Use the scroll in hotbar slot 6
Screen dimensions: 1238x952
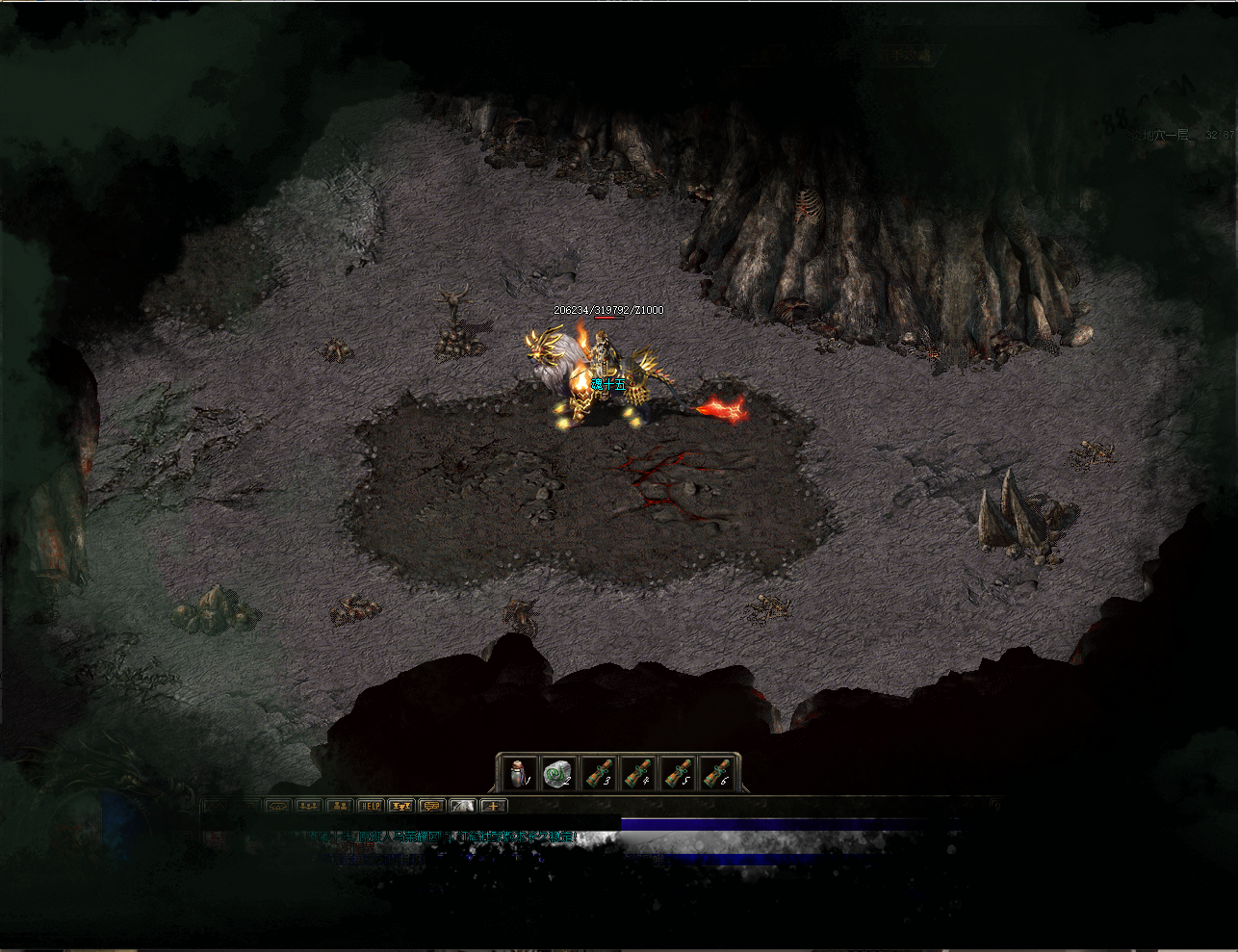(717, 773)
